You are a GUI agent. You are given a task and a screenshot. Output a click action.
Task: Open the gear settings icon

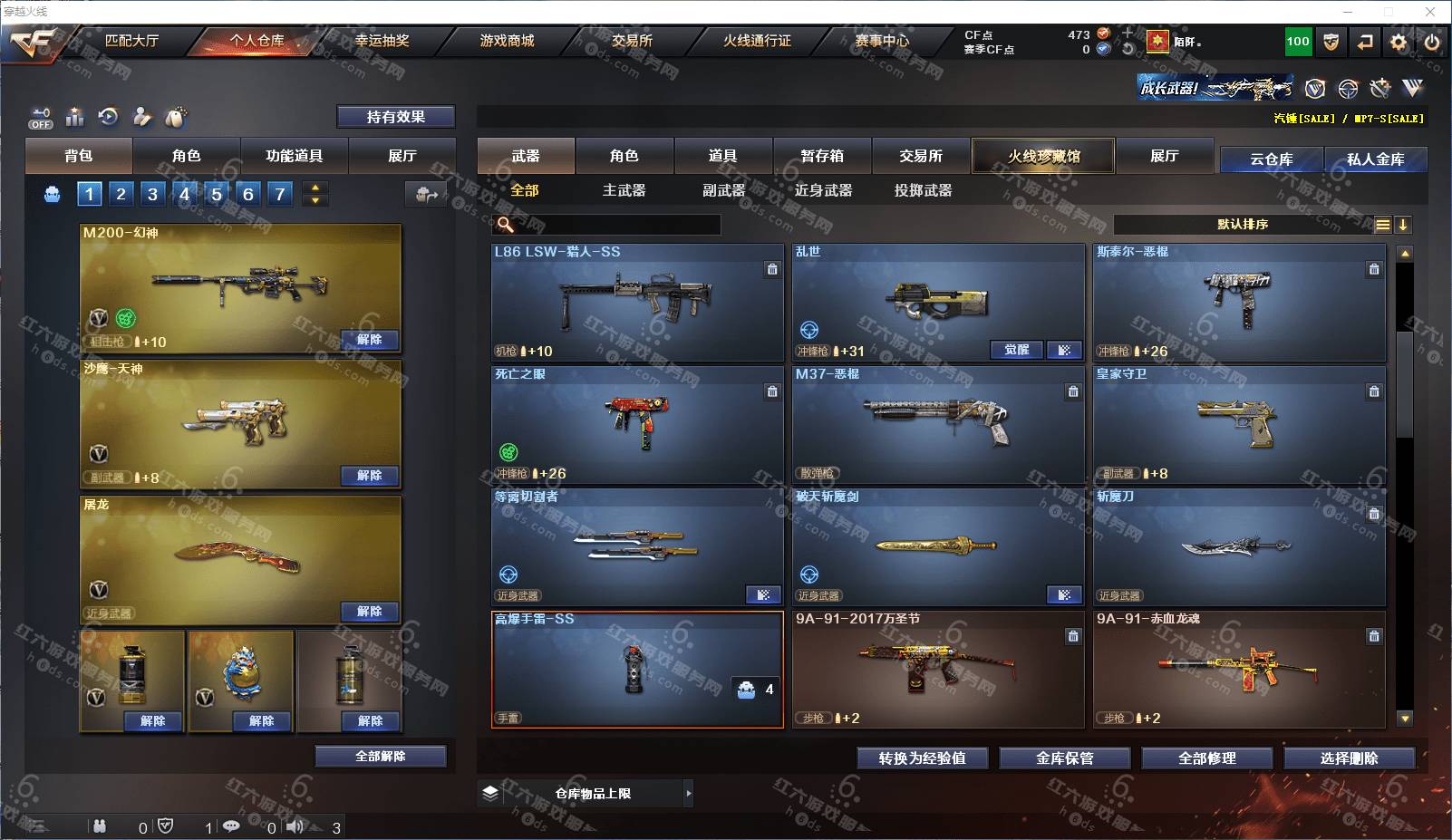point(1399,42)
